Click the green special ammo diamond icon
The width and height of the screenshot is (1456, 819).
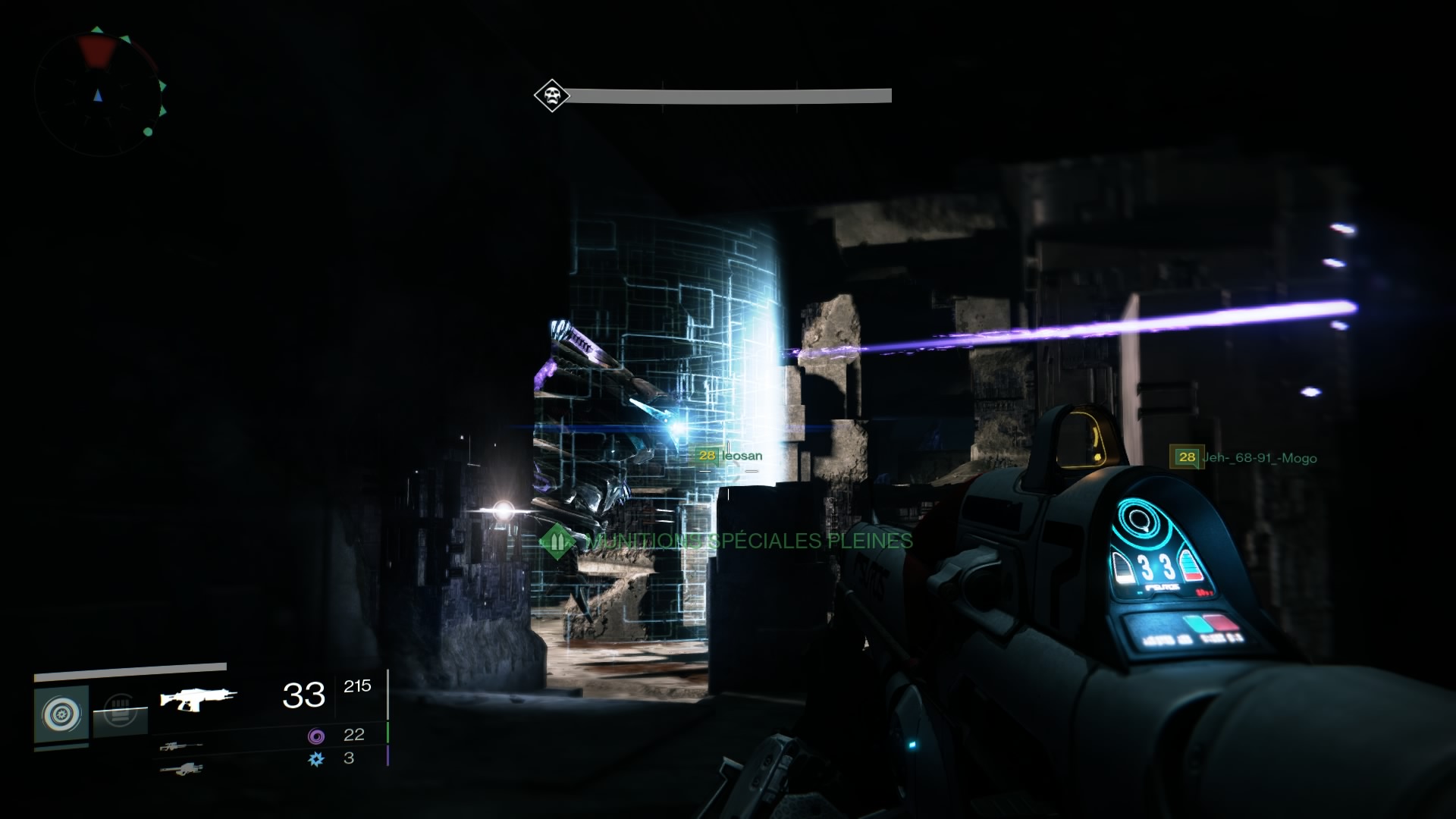558,541
